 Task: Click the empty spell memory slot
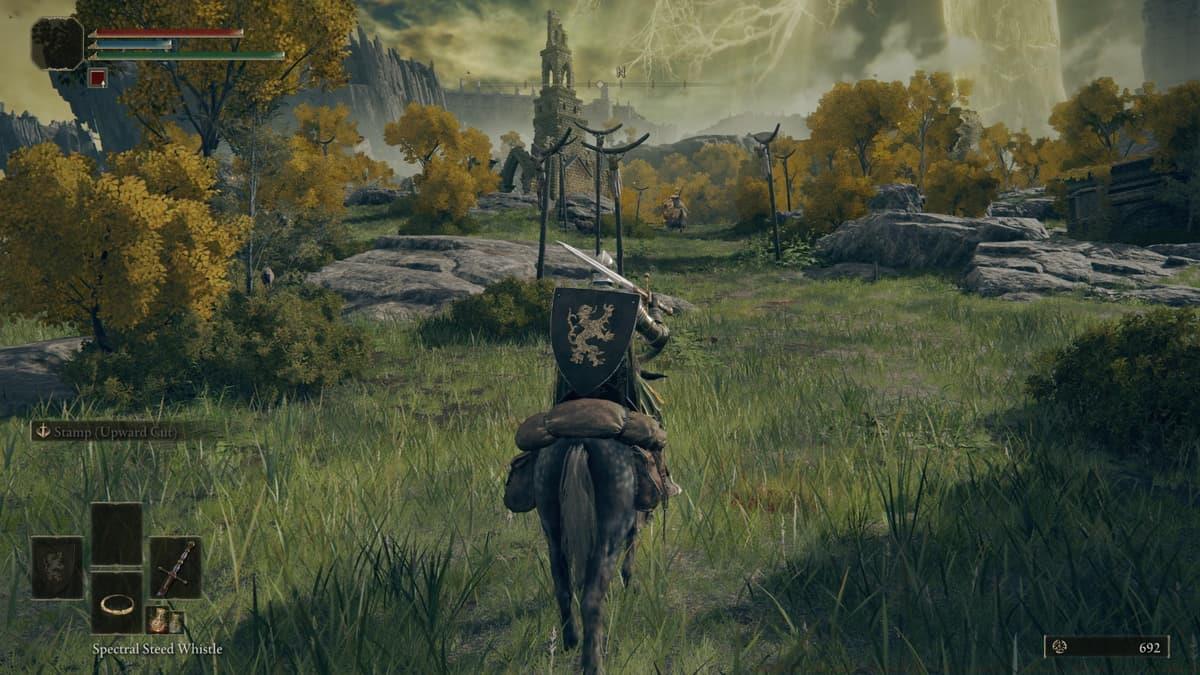pos(117,533)
